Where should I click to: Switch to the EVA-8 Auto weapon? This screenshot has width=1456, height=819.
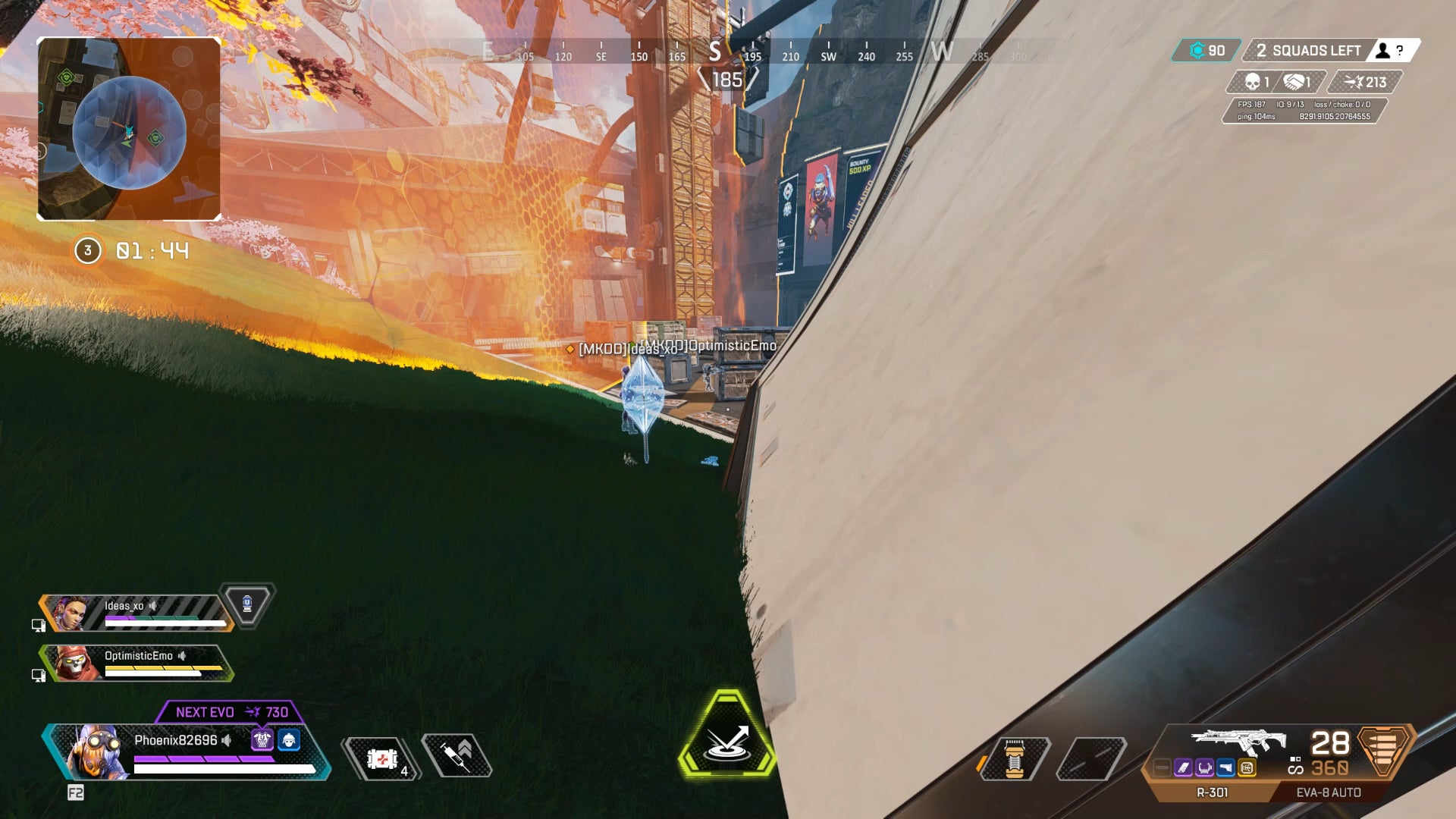tap(1328, 792)
